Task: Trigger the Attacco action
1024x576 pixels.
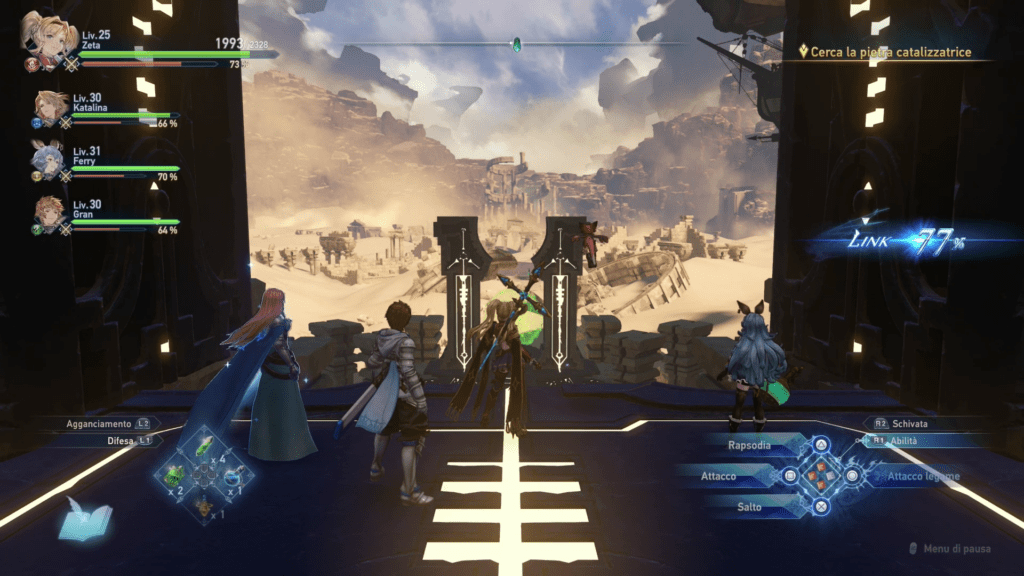Action: (722, 476)
